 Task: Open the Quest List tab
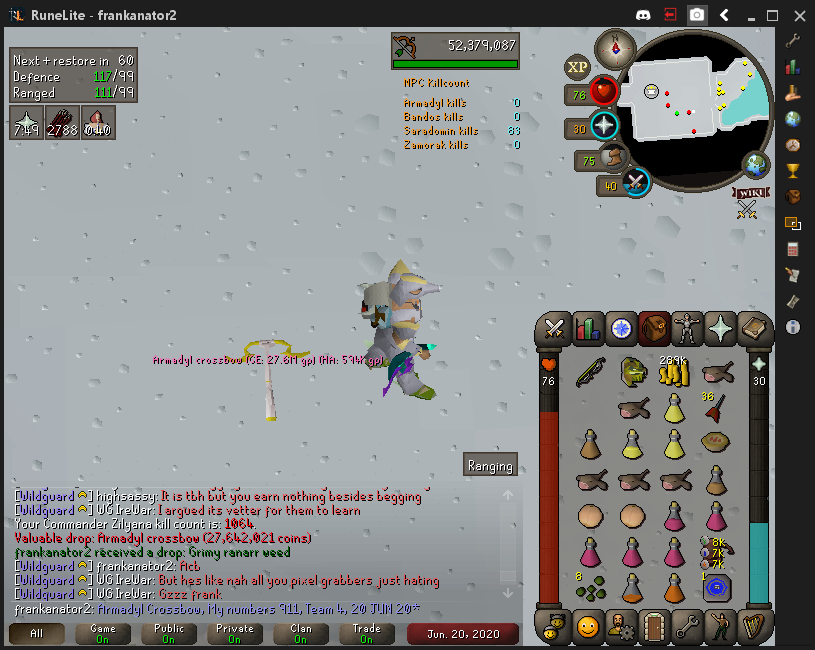621,328
